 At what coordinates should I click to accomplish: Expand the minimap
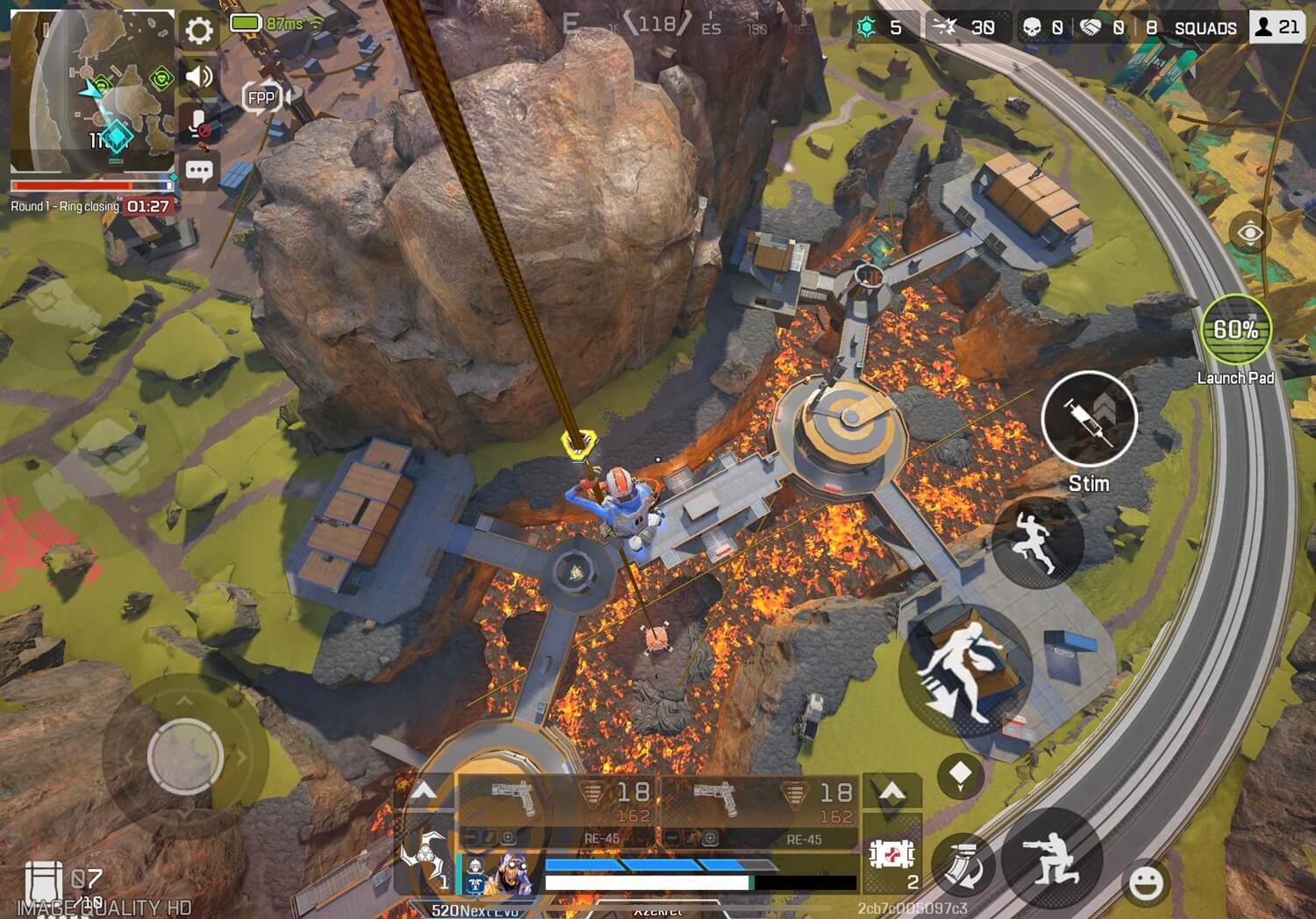point(92,92)
